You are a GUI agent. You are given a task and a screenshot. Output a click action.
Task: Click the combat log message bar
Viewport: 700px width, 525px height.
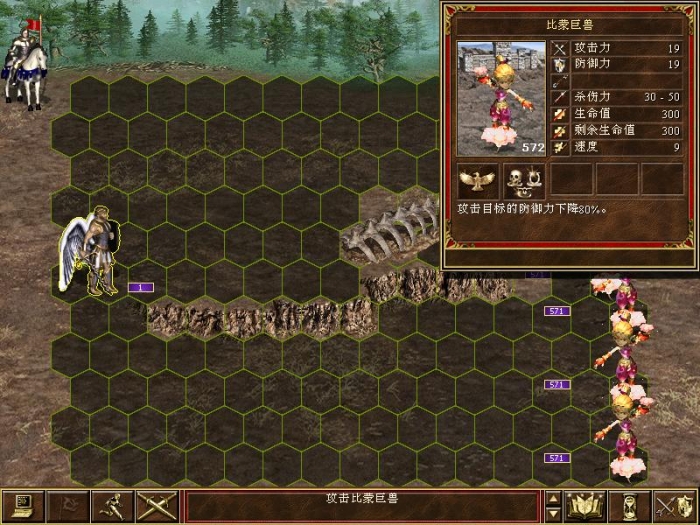(x=363, y=505)
